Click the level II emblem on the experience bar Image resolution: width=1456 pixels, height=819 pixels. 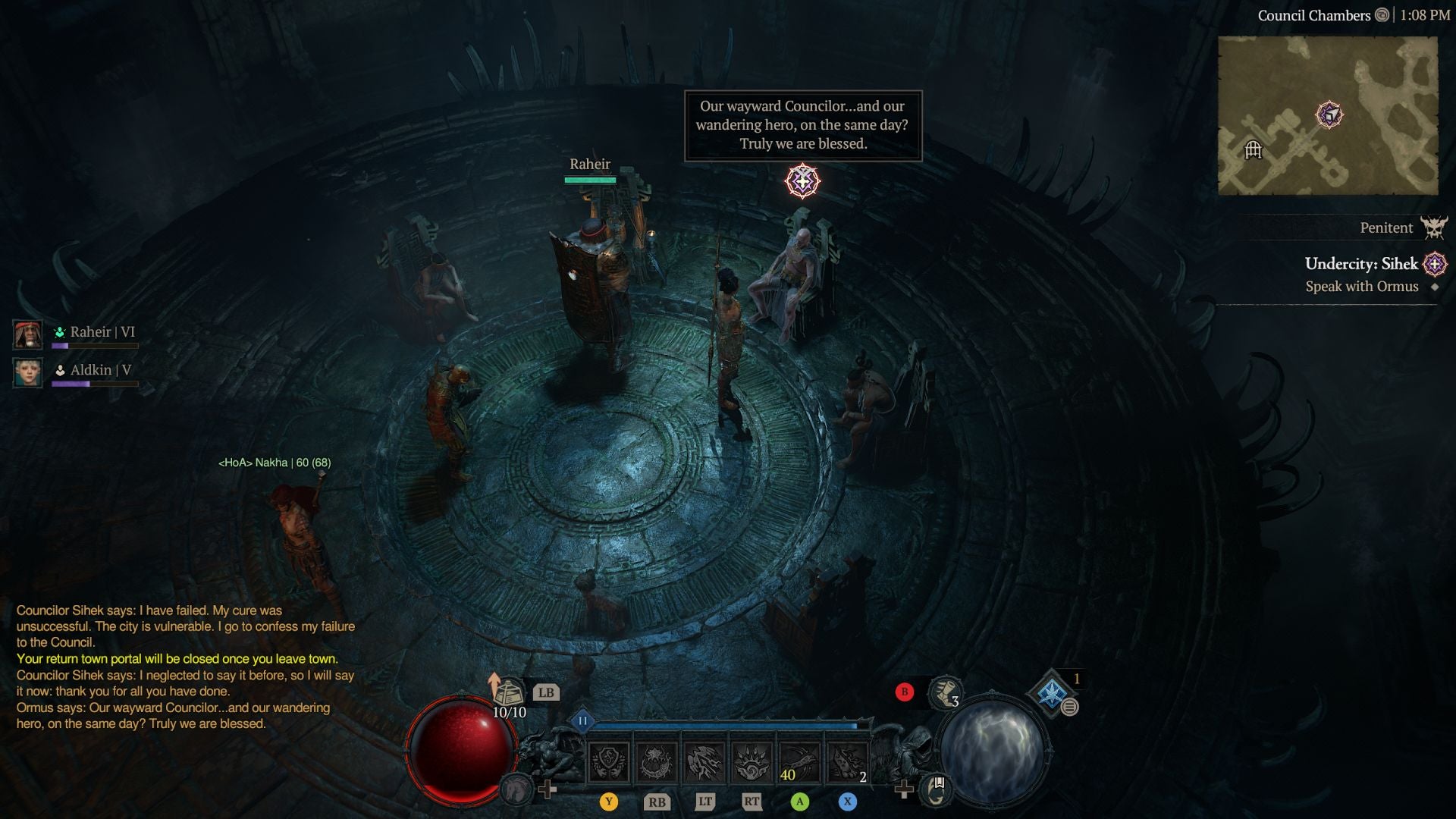583,721
